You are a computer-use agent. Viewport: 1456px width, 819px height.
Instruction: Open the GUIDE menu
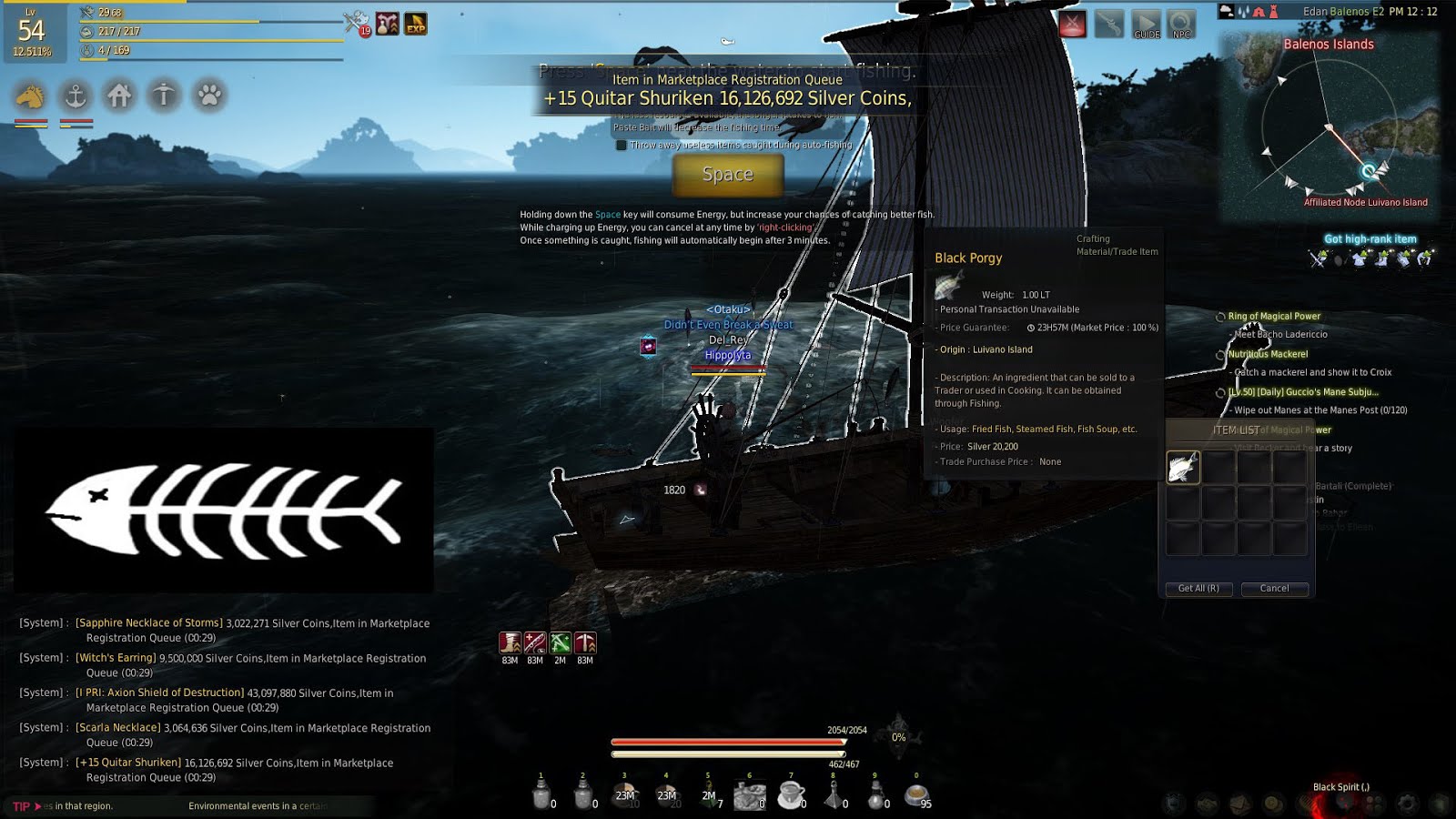[x=1146, y=25]
